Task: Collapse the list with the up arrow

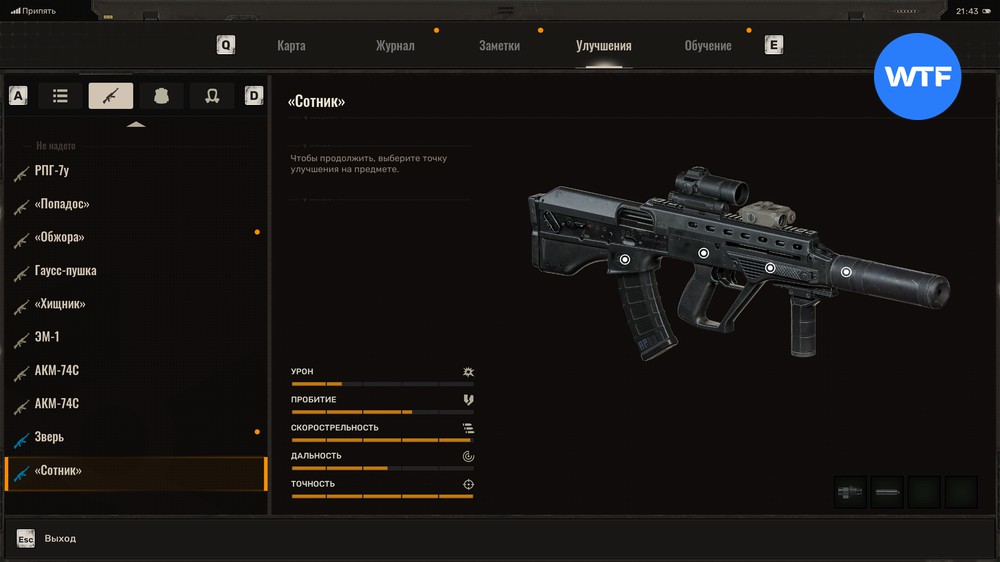Action: pos(136,124)
